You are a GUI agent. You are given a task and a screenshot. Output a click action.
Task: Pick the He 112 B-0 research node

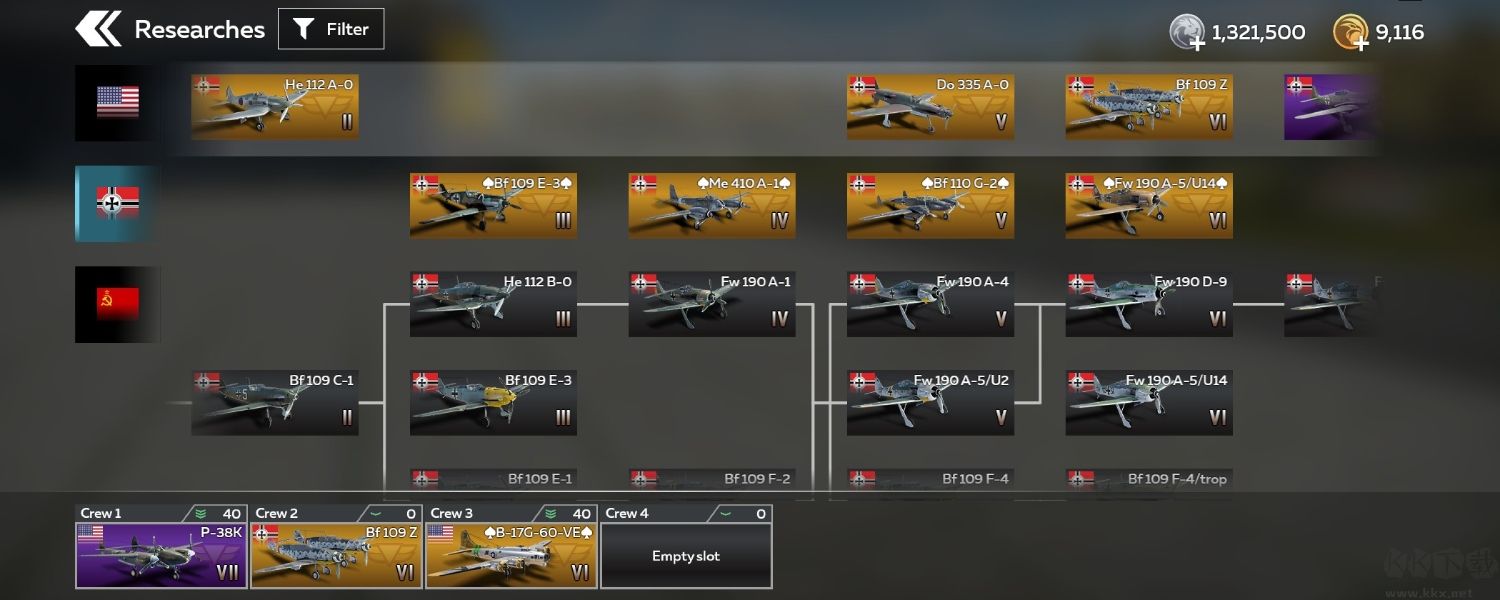point(493,304)
